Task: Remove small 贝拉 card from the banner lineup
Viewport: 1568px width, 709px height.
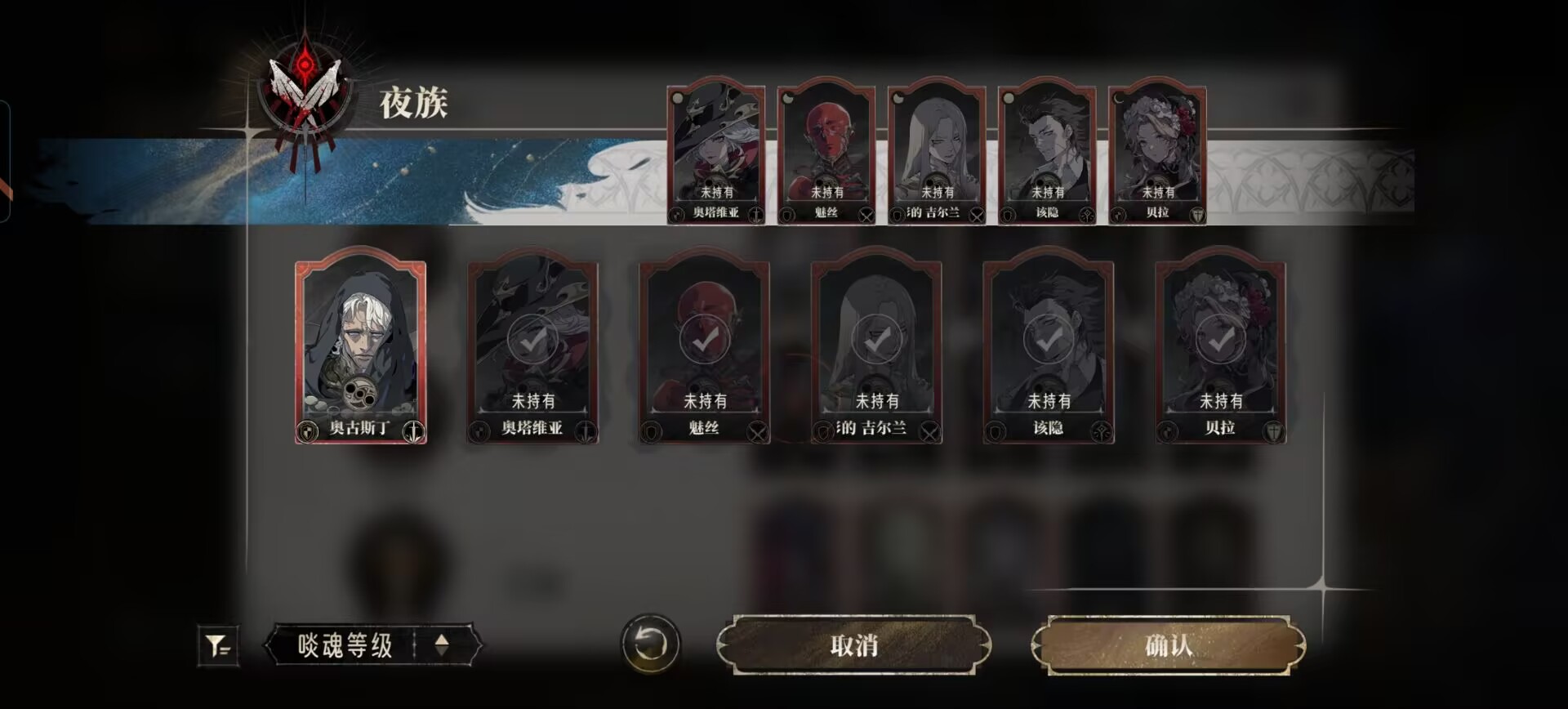Action: [x=1157, y=153]
